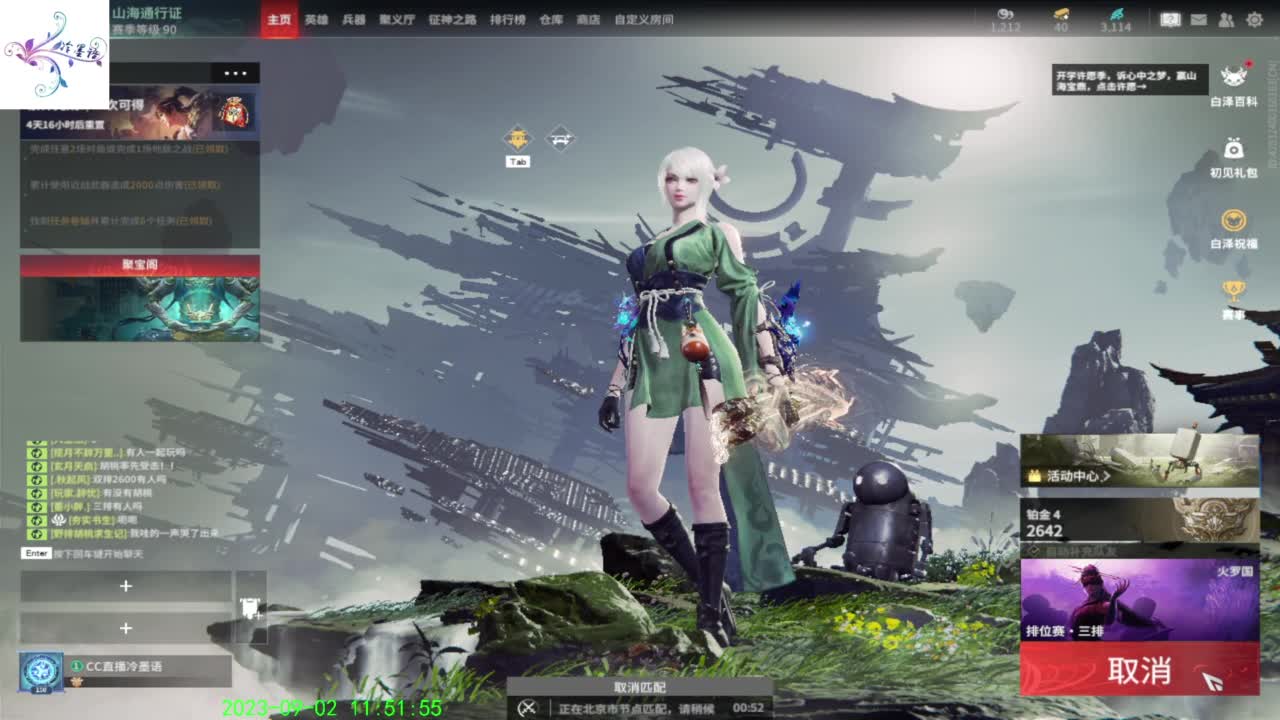Screen dimensions: 1280x720
Task: Switch to the 英雄 heroes tab
Action: coord(317,18)
